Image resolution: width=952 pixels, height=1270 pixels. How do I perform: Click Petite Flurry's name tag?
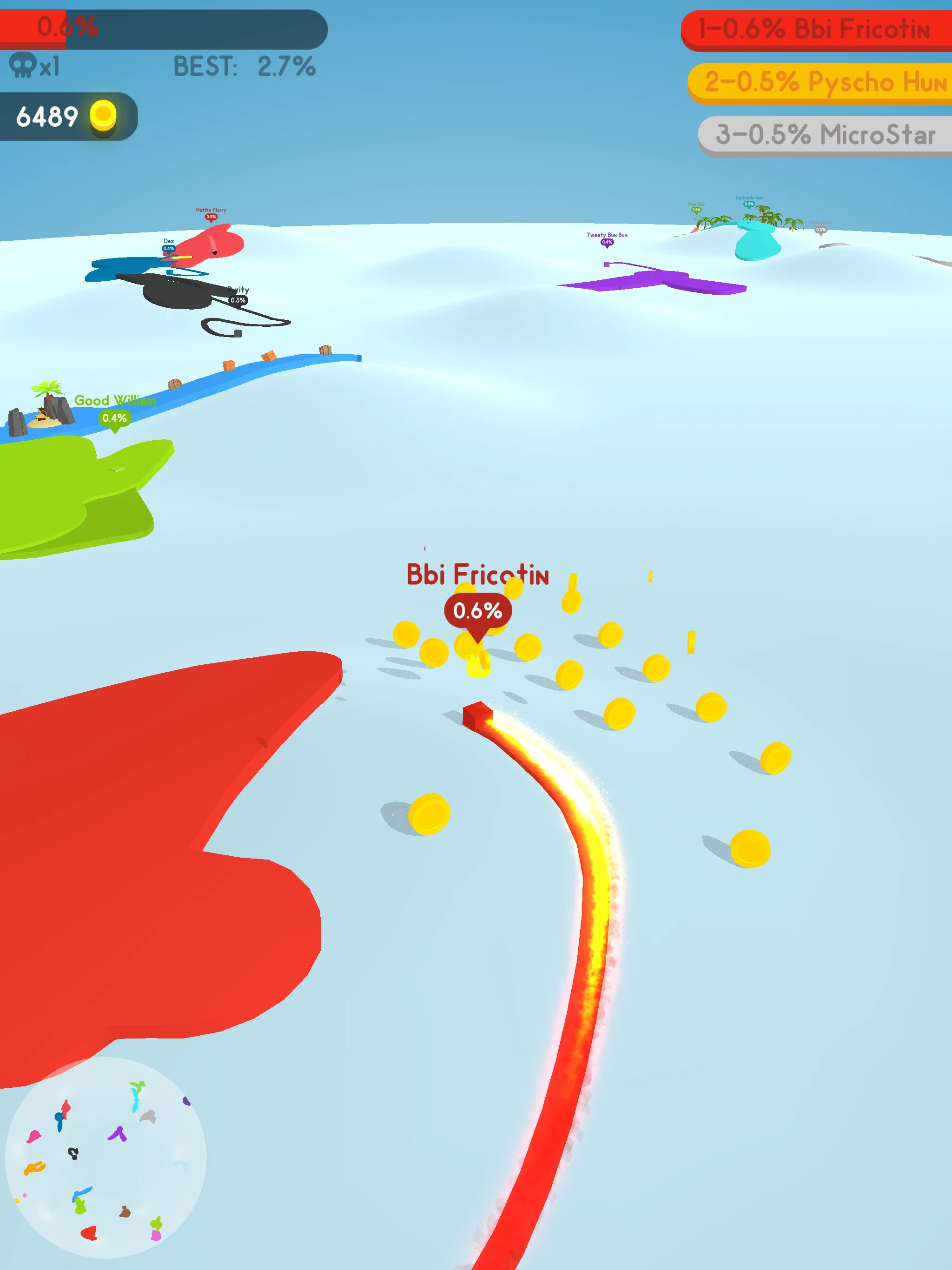click(x=211, y=210)
